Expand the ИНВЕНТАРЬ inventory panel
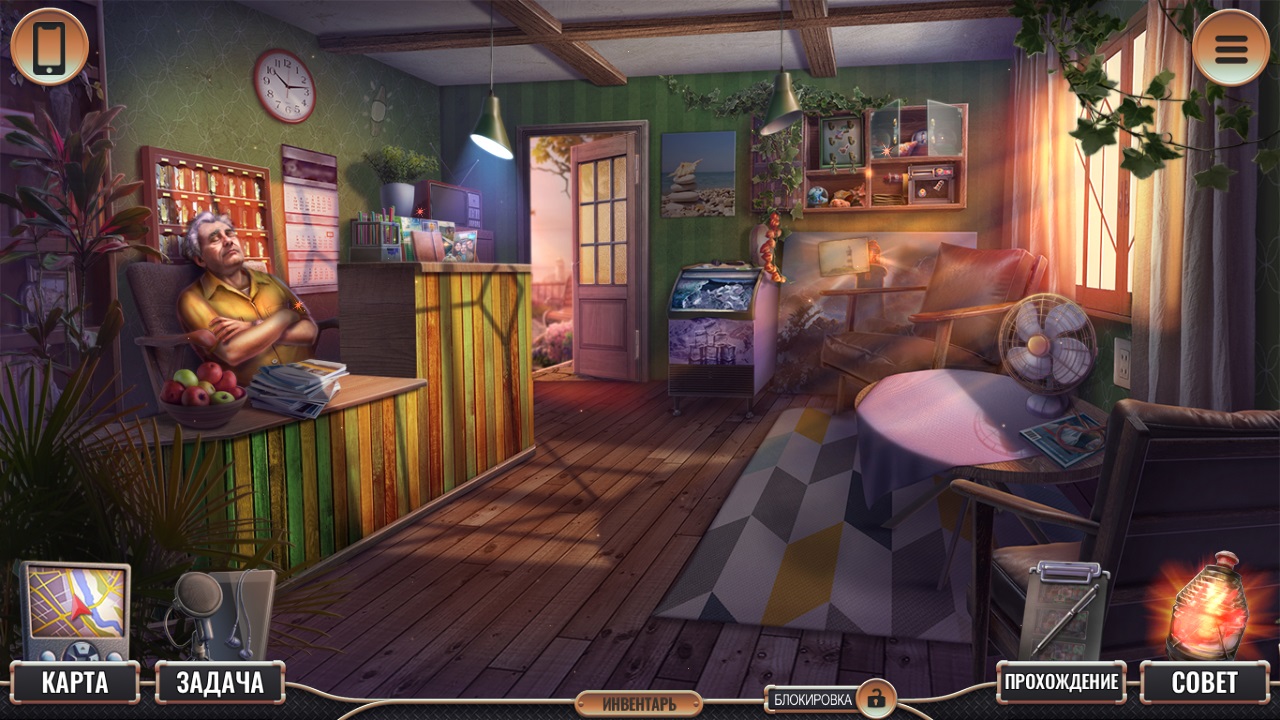The width and height of the screenshot is (1280, 720). [639, 704]
